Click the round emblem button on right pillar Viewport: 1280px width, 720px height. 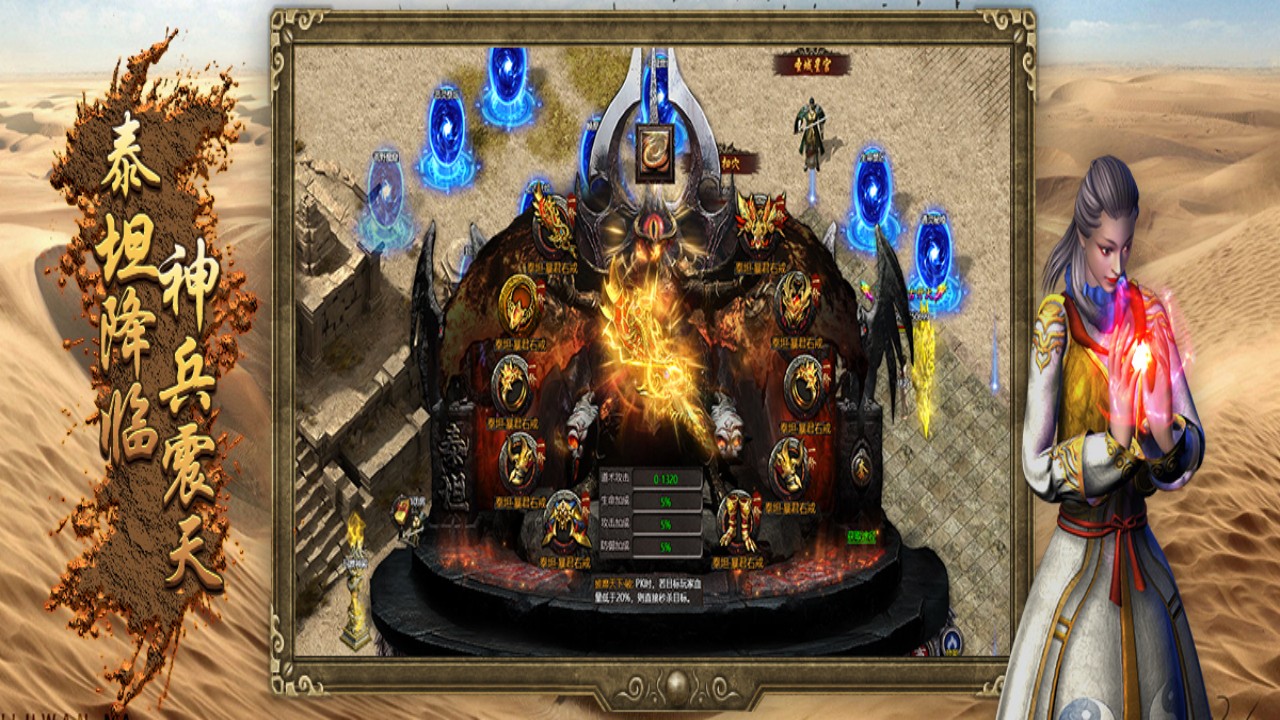(861, 466)
